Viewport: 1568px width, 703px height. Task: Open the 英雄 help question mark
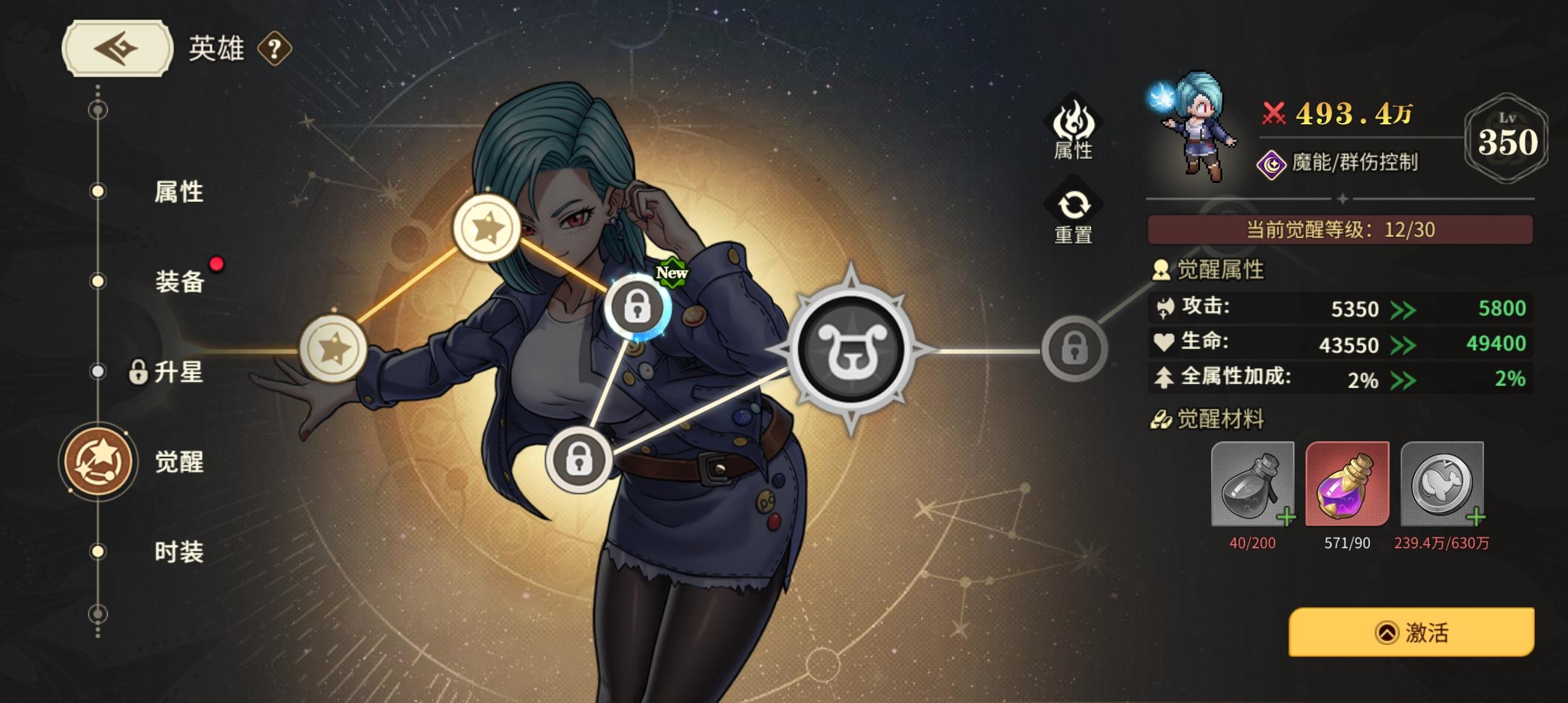[272, 49]
